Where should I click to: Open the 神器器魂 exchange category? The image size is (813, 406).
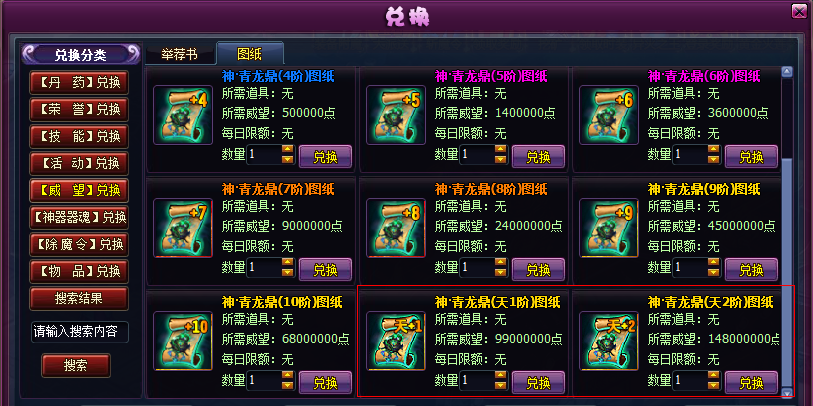pyautogui.click(x=80, y=217)
